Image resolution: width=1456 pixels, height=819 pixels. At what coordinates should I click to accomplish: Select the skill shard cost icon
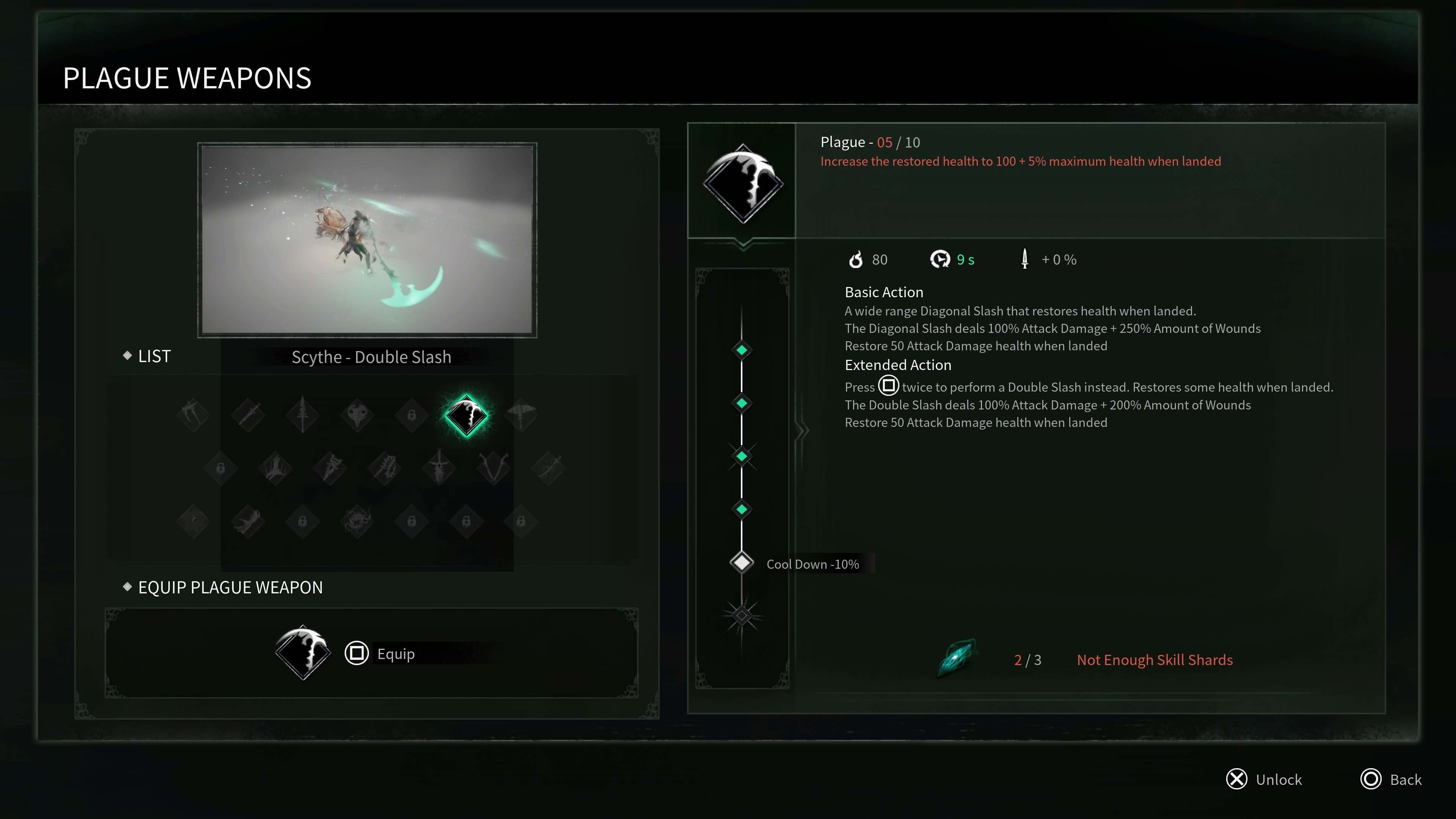(957, 658)
